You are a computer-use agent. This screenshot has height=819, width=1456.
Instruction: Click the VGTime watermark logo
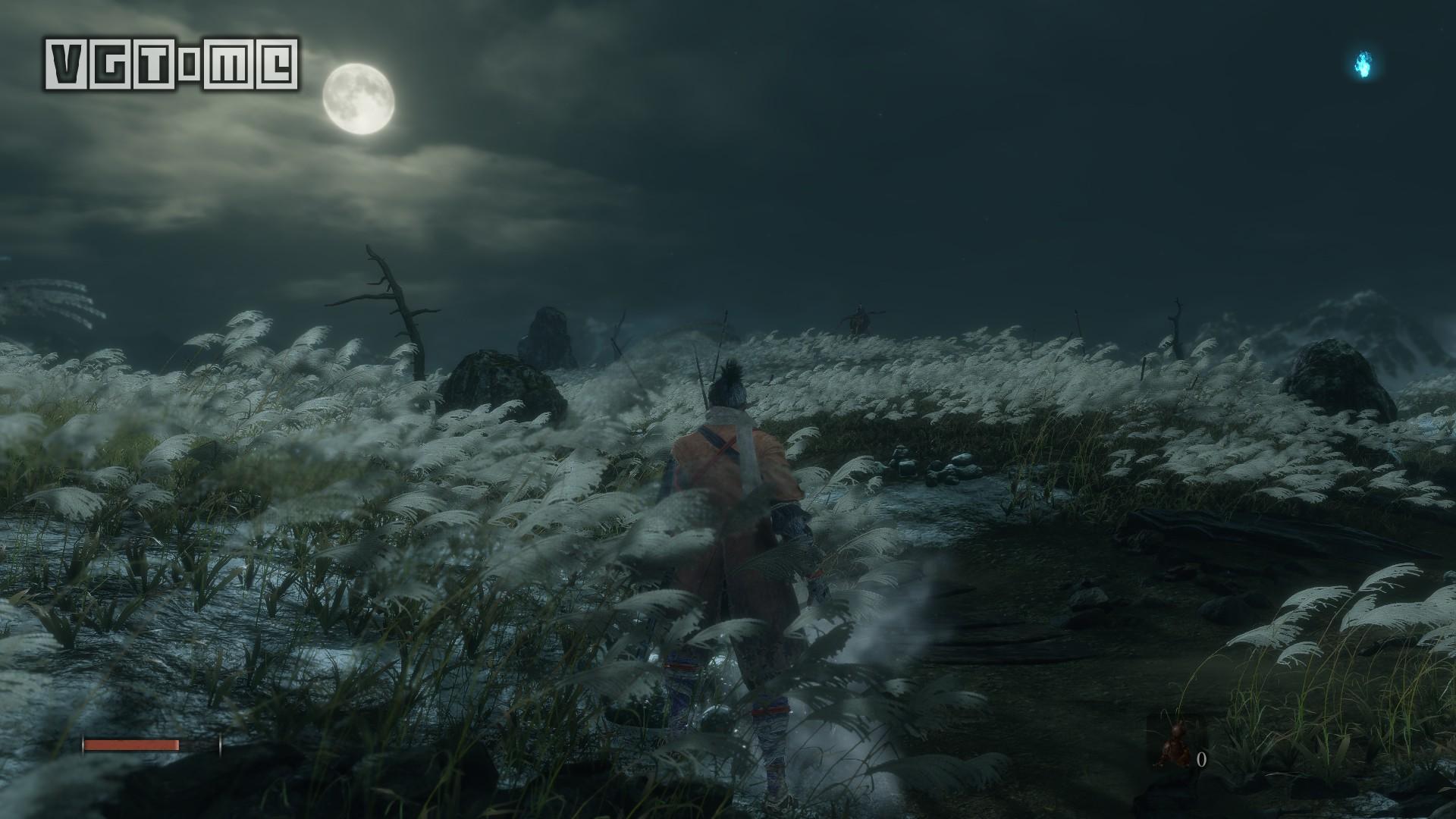[x=171, y=63]
